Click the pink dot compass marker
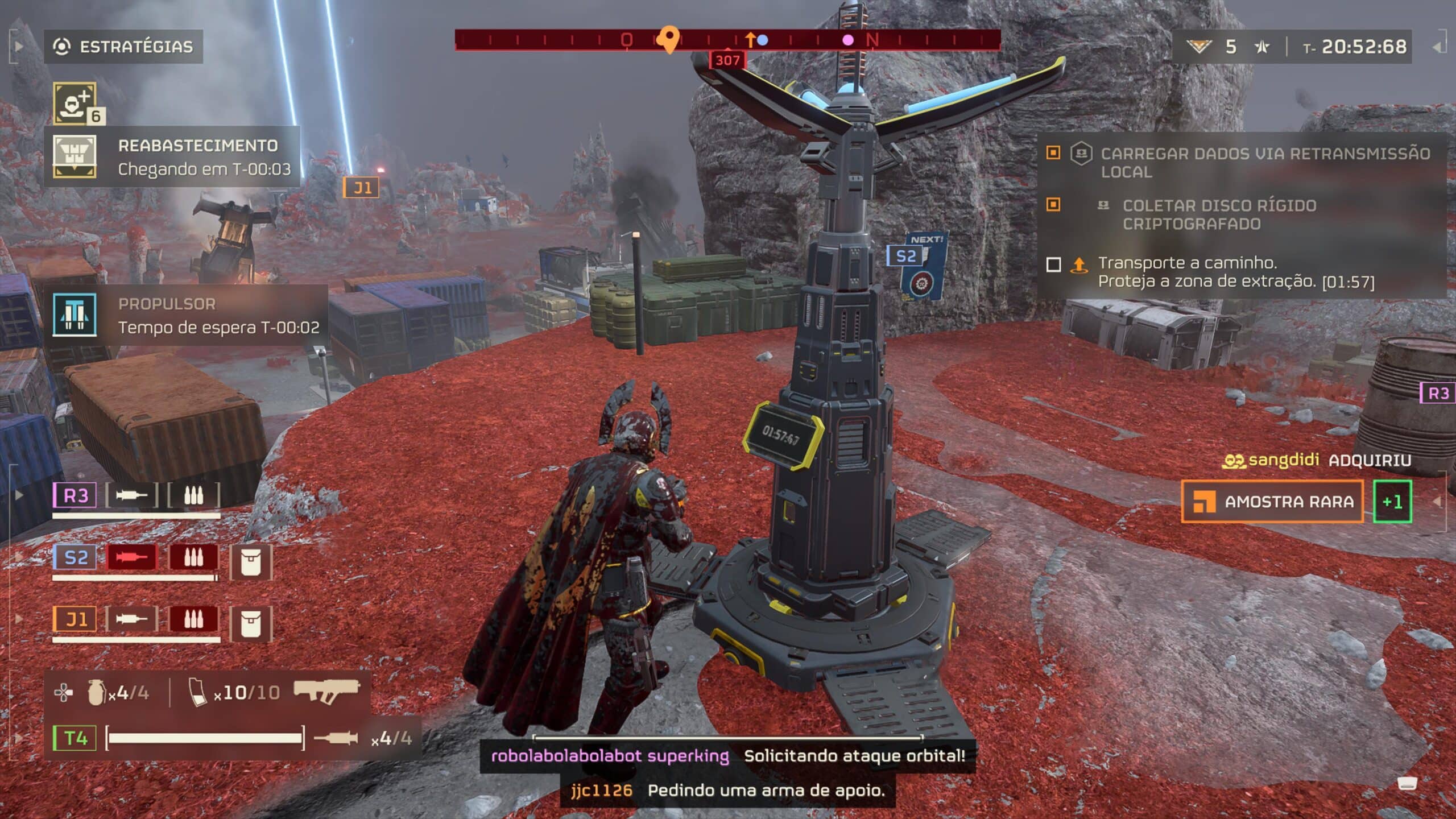Image resolution: width=1456 pixels, height=819 pixels. pos(847,40)
